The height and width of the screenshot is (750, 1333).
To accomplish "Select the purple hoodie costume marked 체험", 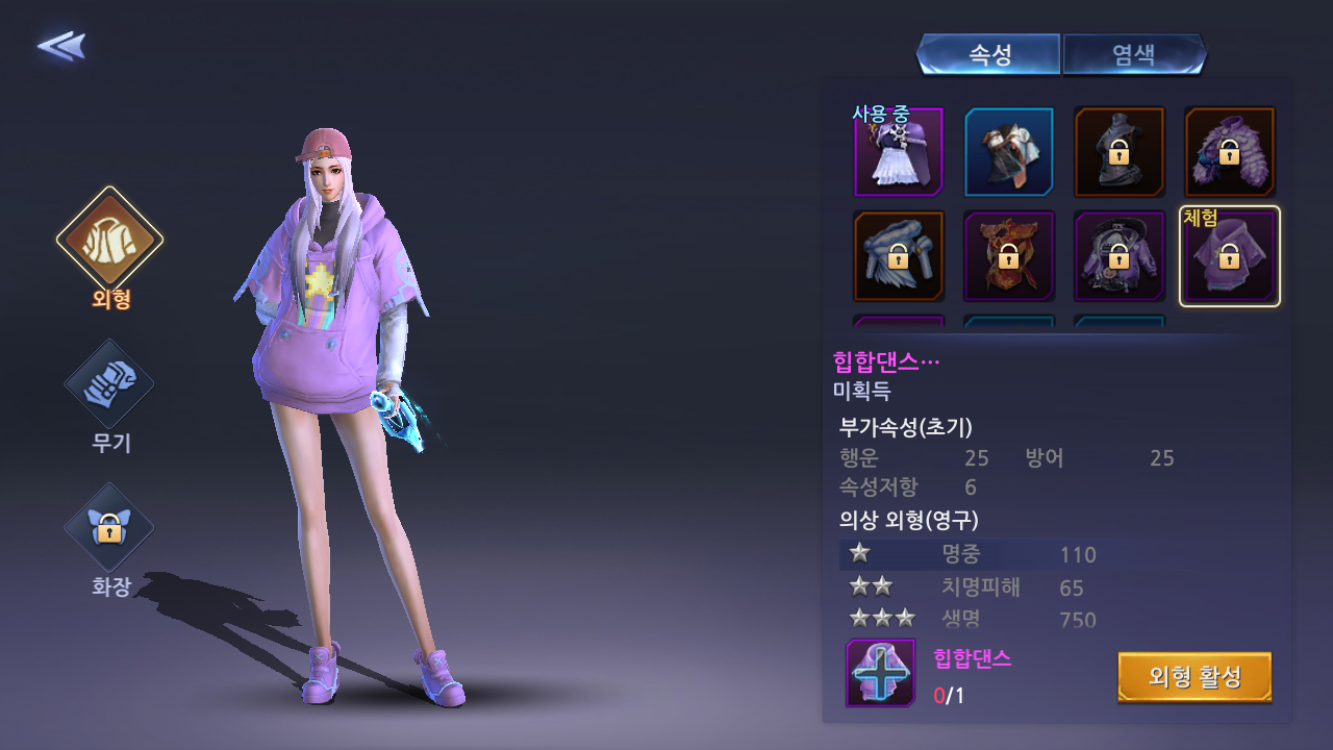I will tap(1229, 256).
